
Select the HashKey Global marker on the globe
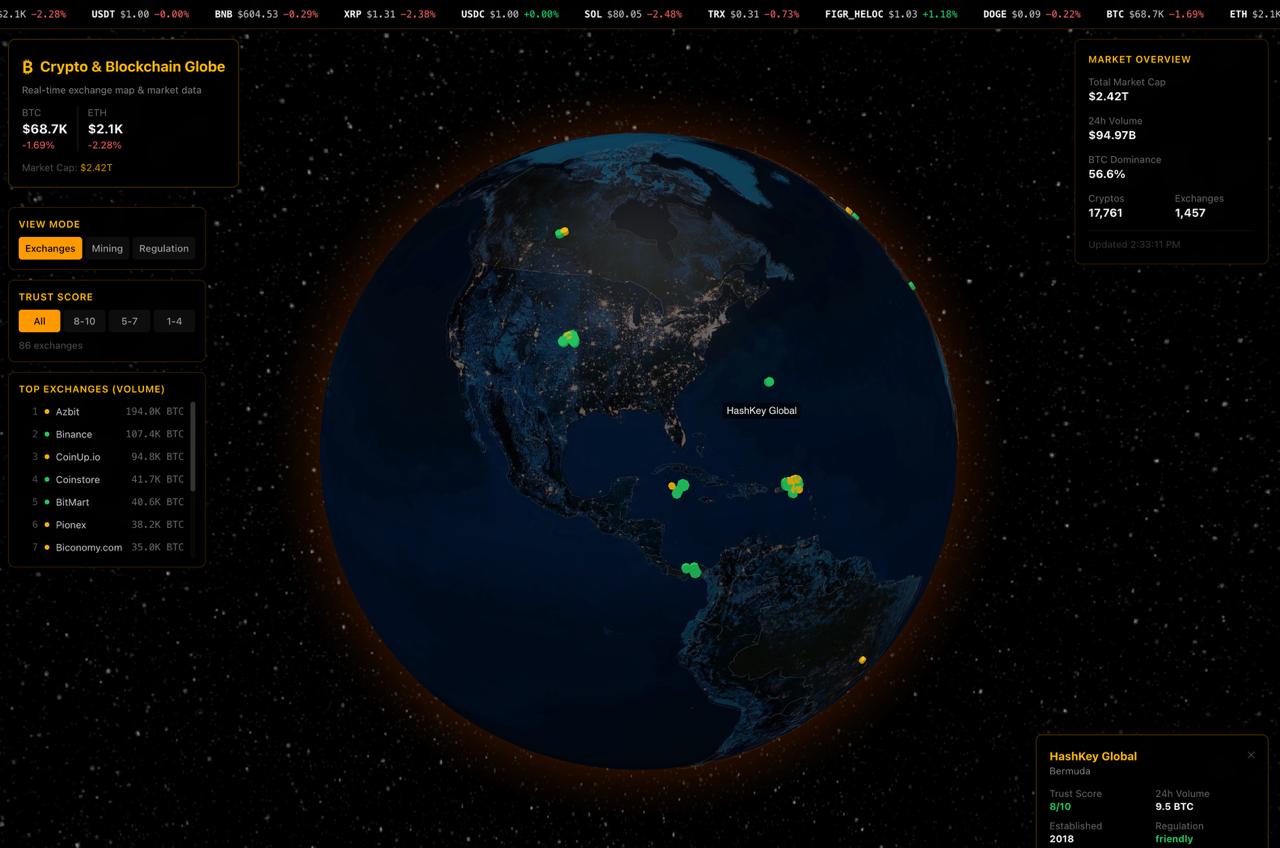(x=768, y=381)
